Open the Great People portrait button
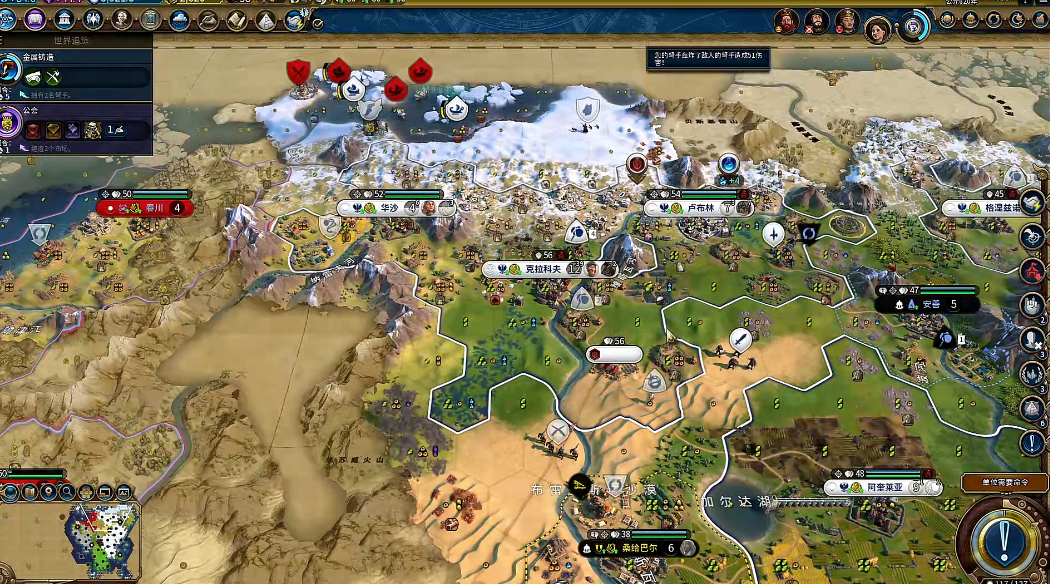This screenshot has width=1050, height=584. pos(122,19)
